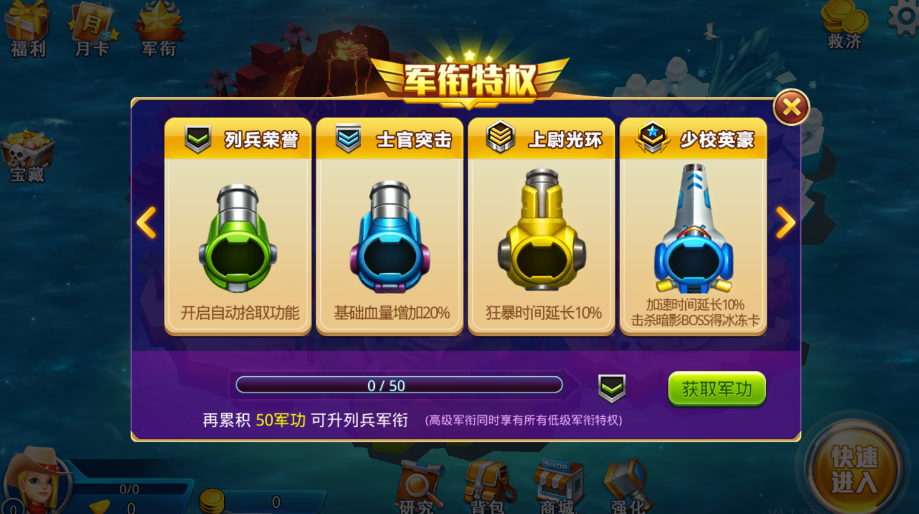Open the 福利 gift box menu
The height and width of the screenshot is (514, 919).
tap(27, 27)
